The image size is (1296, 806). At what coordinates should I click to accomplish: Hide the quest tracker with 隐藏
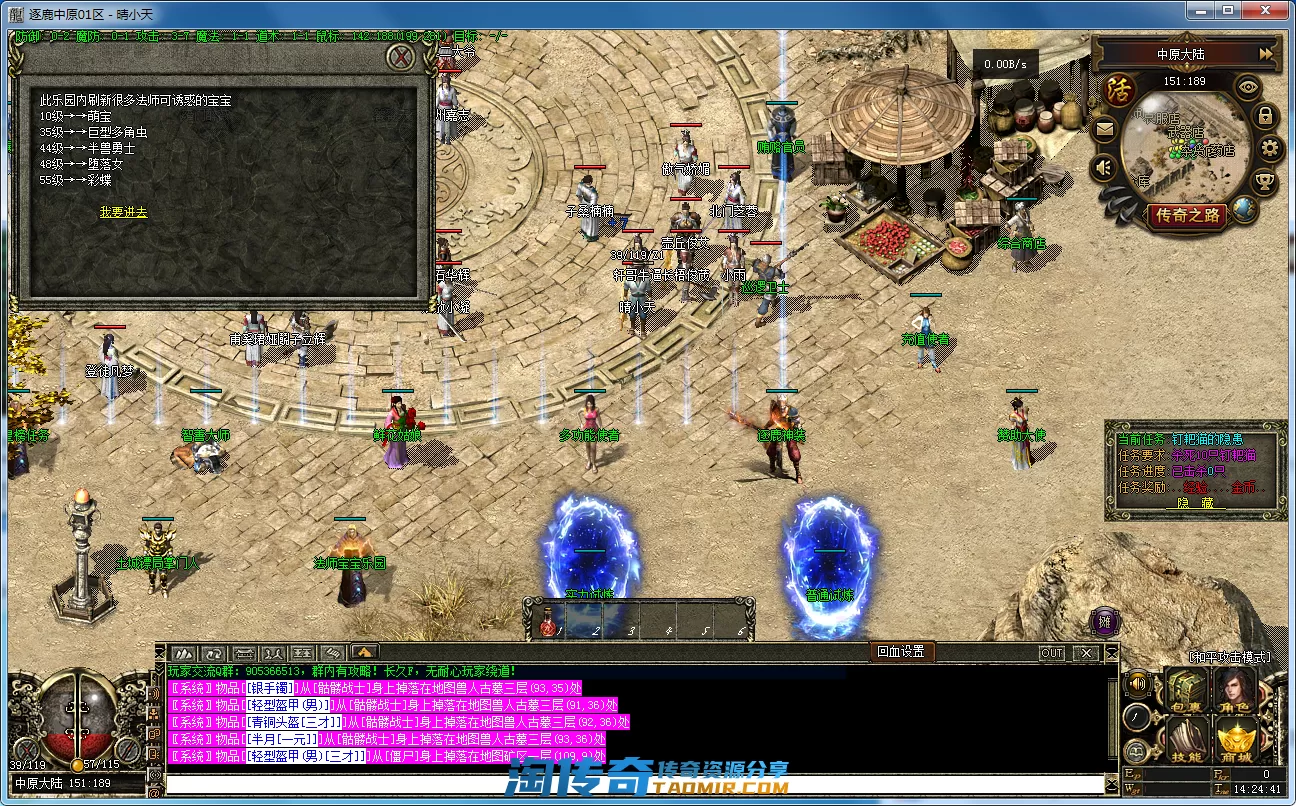point(1195,503)
